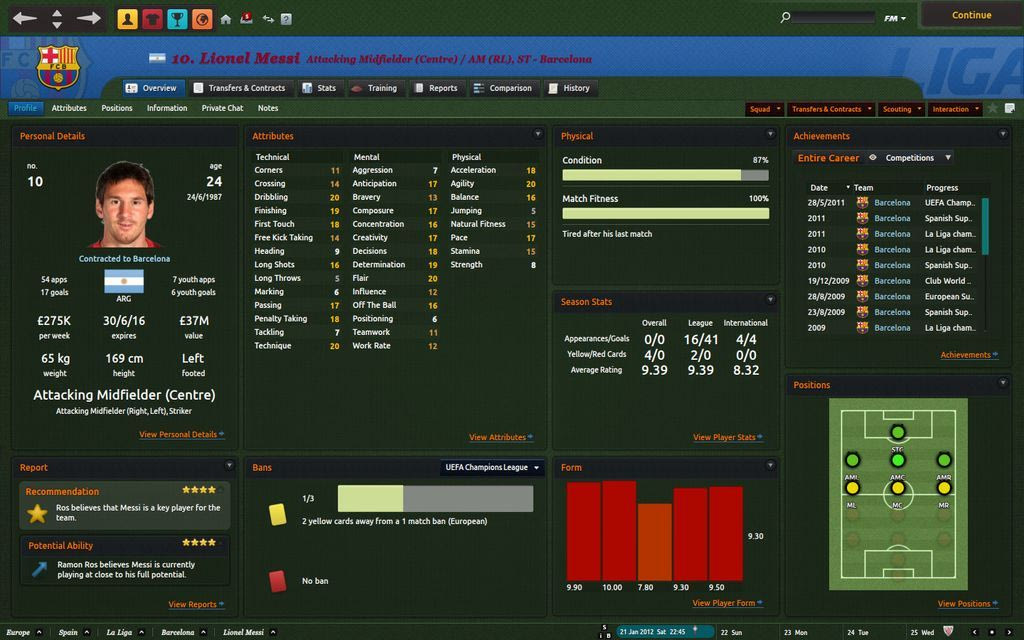Open the Transfers & Contracts tab
1024x640 pixels.
click(239, 88)
